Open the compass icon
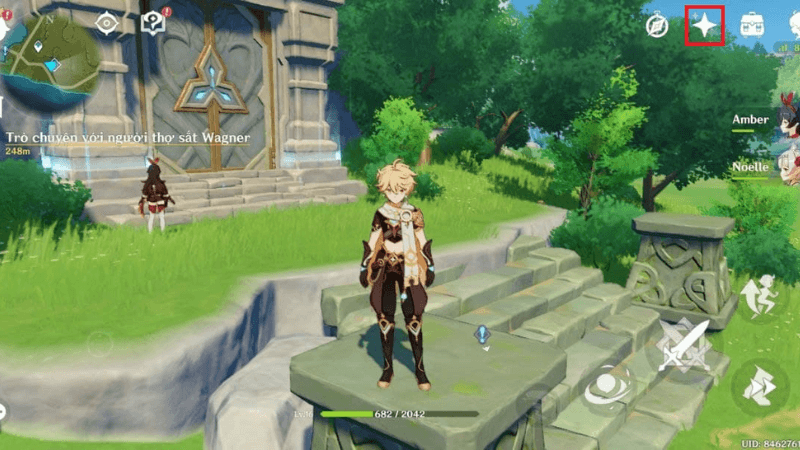The image size is (800, 450). coord(657,26)
